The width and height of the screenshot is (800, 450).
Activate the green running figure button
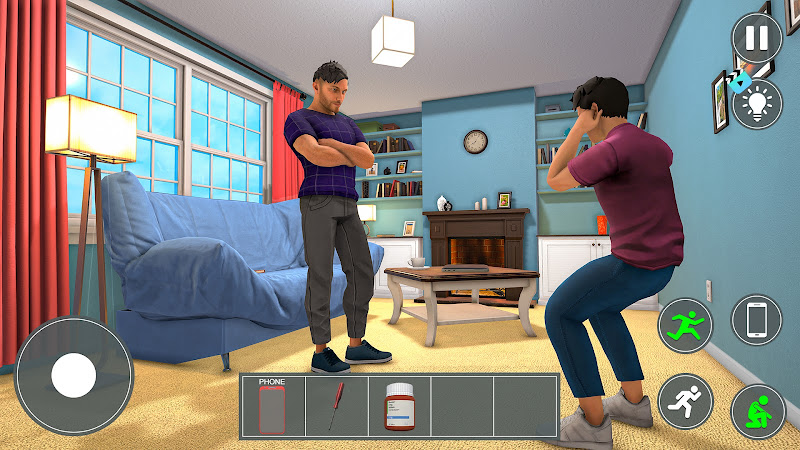(685, 325)
